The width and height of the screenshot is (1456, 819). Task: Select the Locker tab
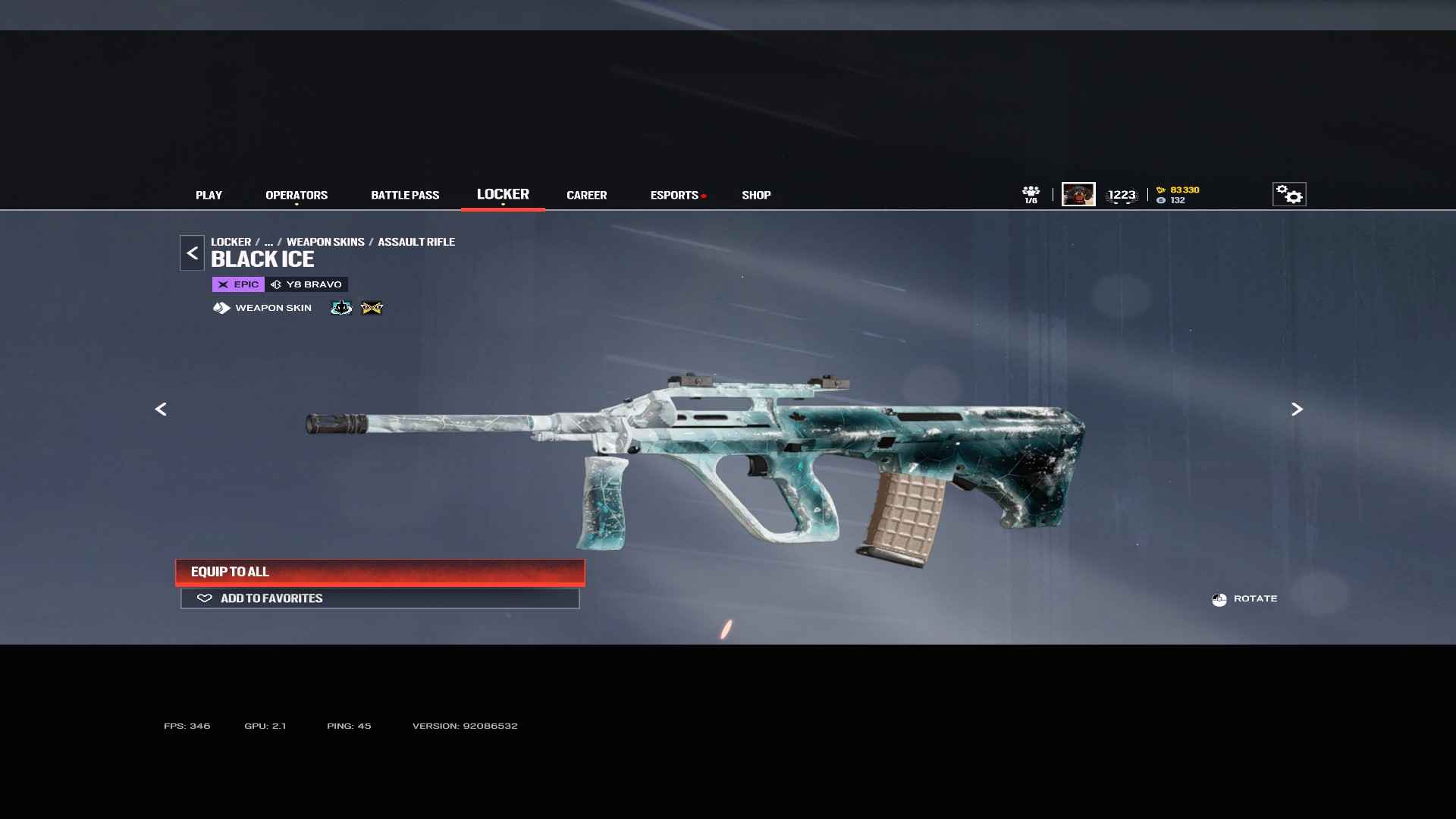click(x=503, y=195)
